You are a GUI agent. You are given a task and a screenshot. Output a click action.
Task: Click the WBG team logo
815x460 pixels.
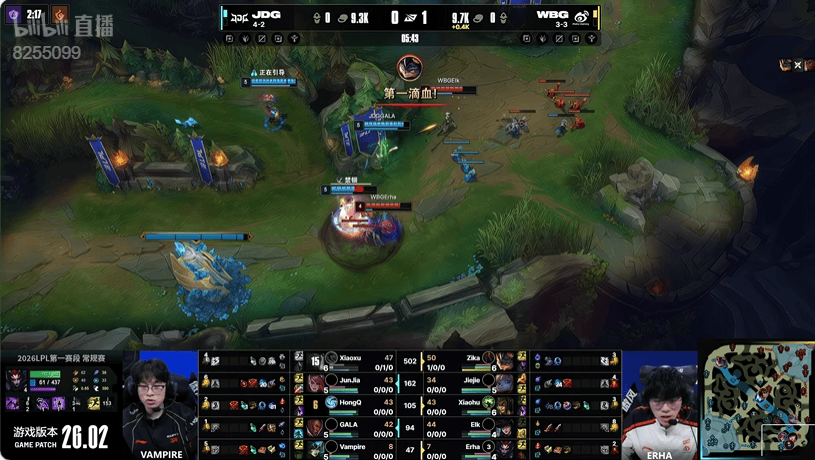[581, 16]
